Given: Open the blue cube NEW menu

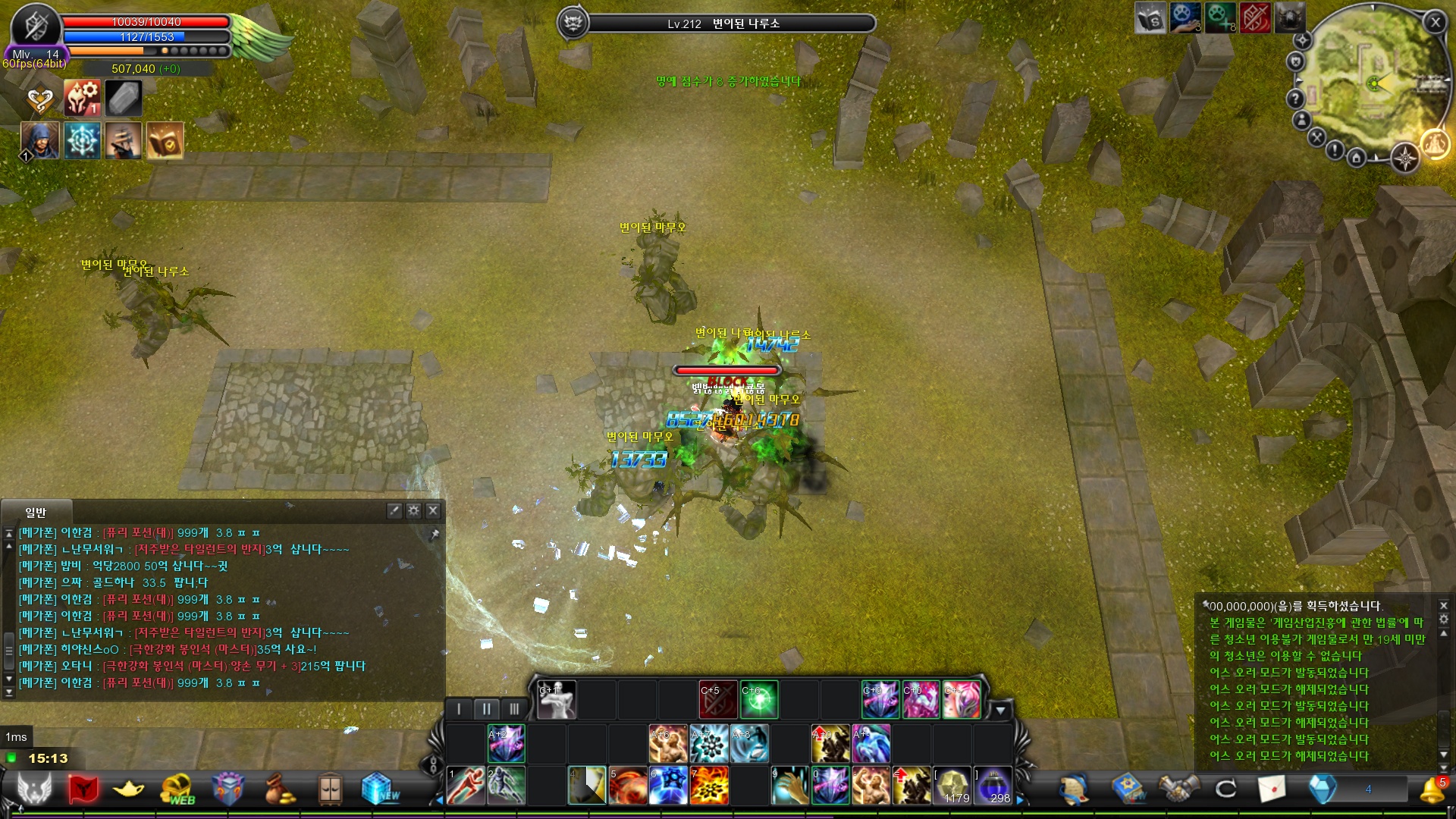Looking at the screenshot, I should [379, 789].
